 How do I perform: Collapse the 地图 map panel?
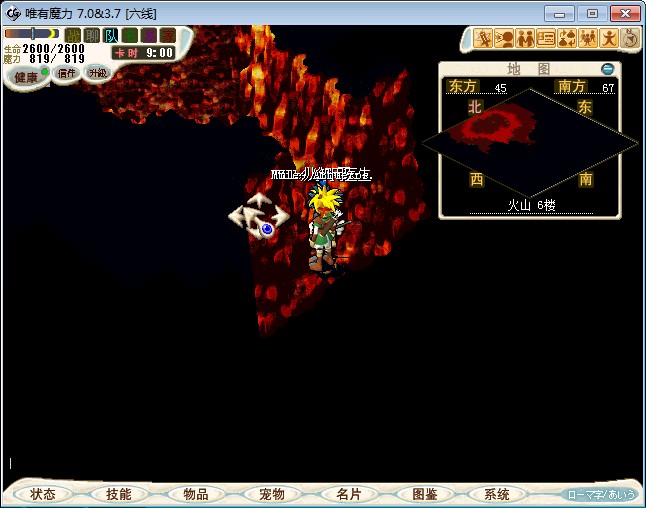click(607, 69)
